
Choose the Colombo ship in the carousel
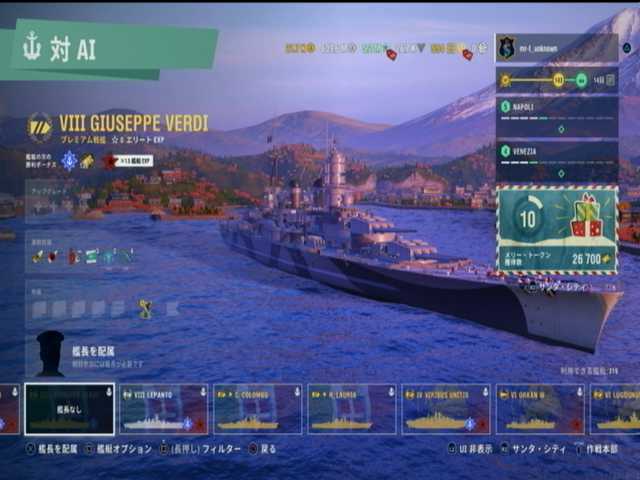pos(257,409)
